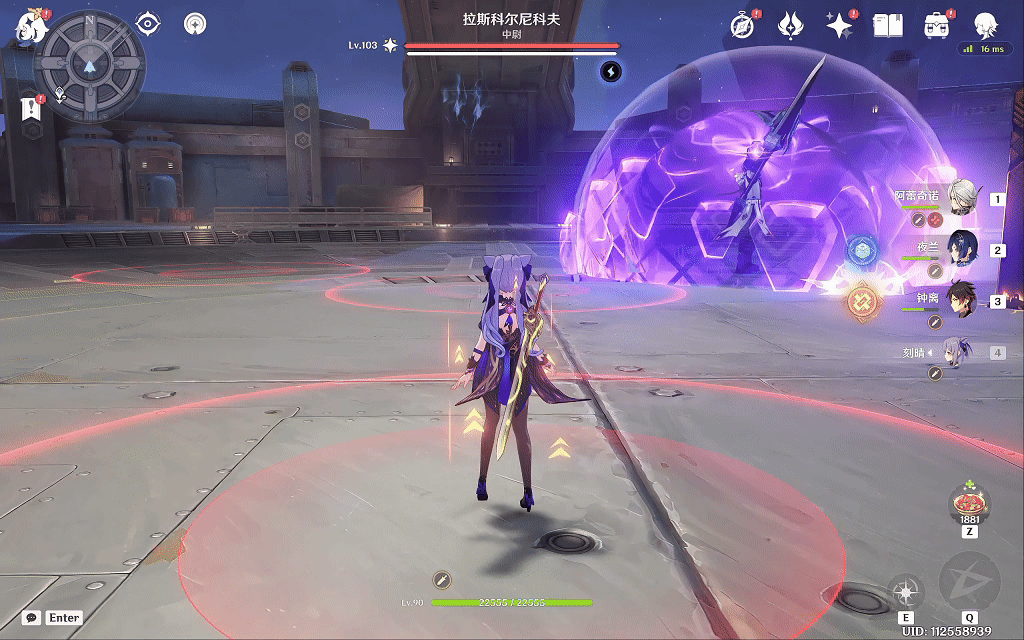1024x640 pixels.
Task: Open the quest journal bookmark icon
Action: point(29,109)
